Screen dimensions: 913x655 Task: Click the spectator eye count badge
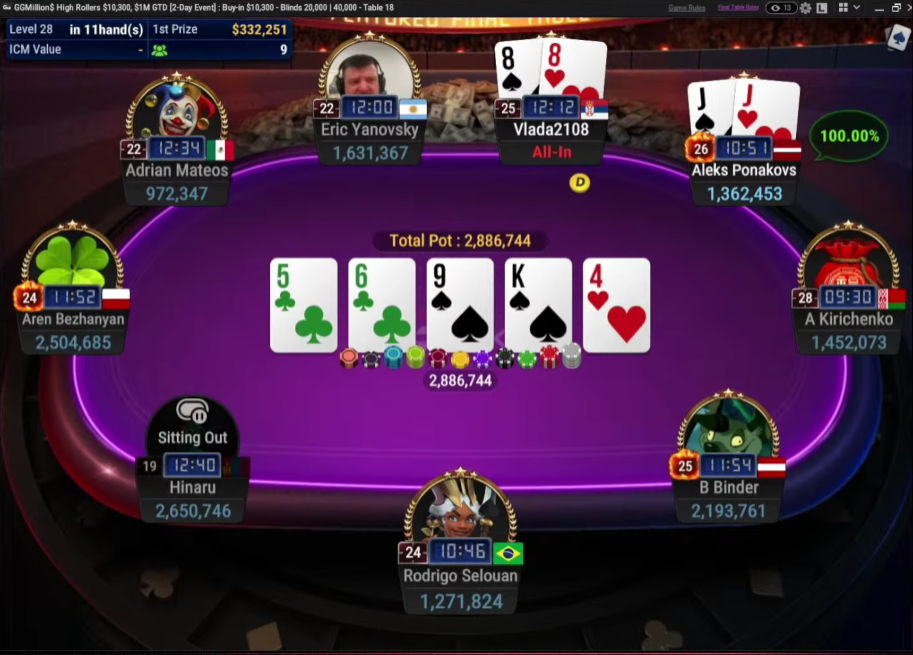point(782,8)
